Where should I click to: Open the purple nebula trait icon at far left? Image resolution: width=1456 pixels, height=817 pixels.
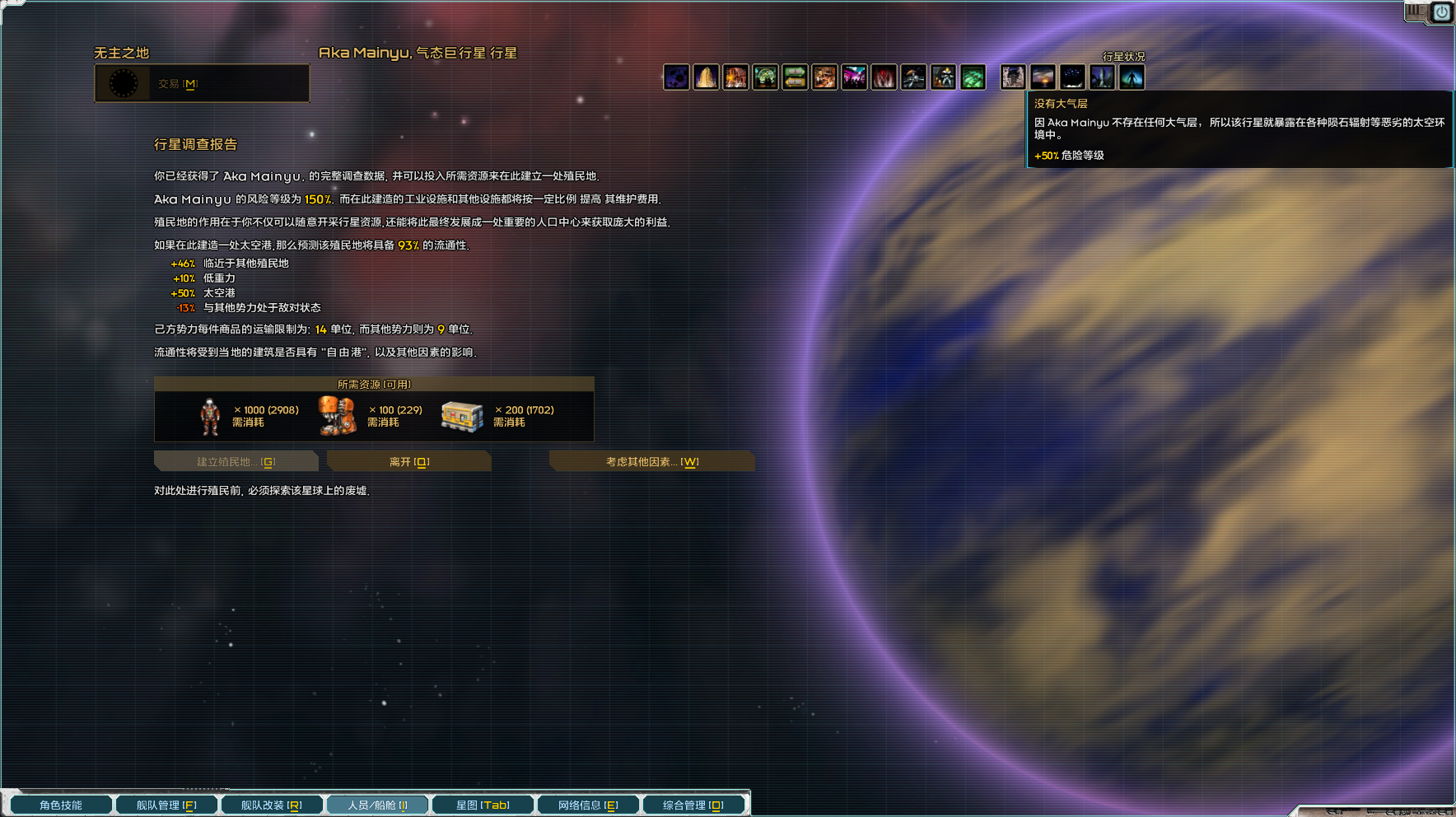coord(677,77)
